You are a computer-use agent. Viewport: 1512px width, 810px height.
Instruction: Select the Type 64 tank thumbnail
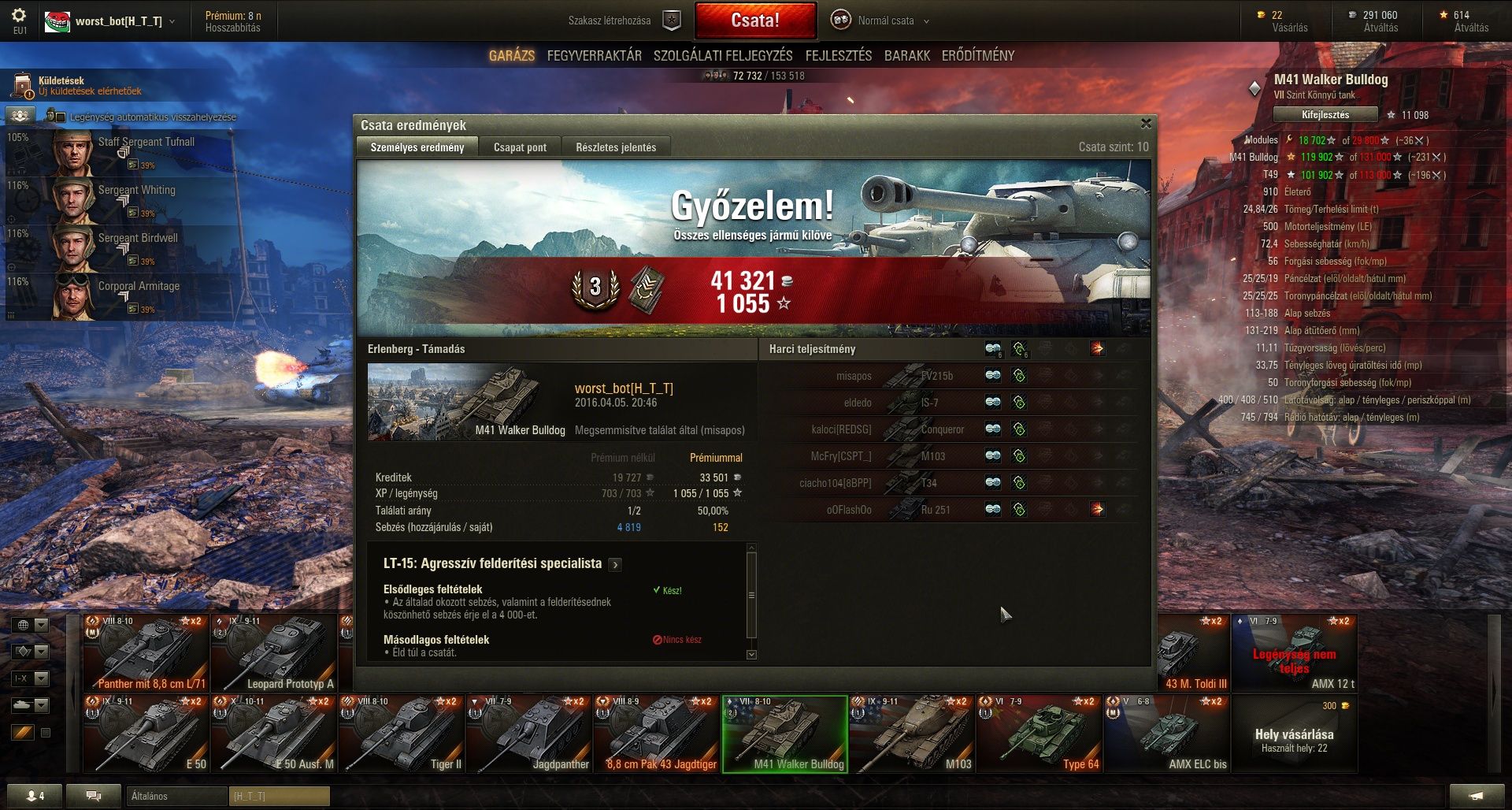[1039, 734]
